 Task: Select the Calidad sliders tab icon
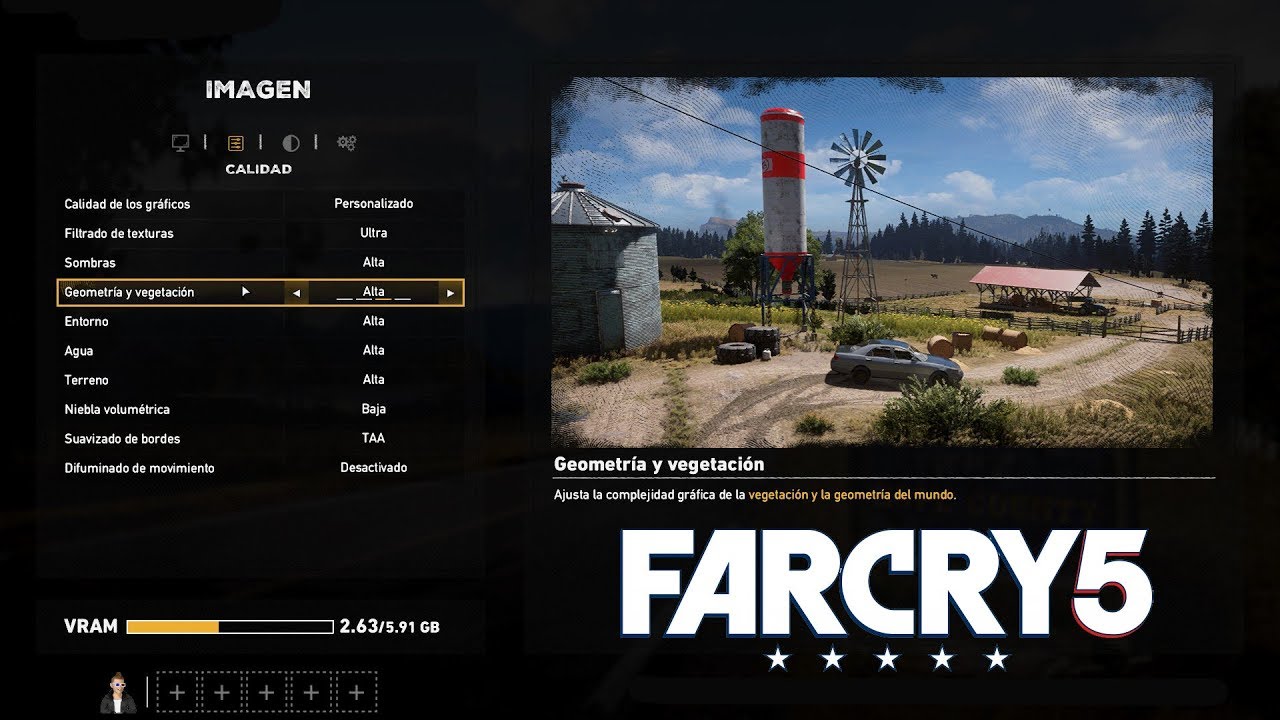[236, 143]
